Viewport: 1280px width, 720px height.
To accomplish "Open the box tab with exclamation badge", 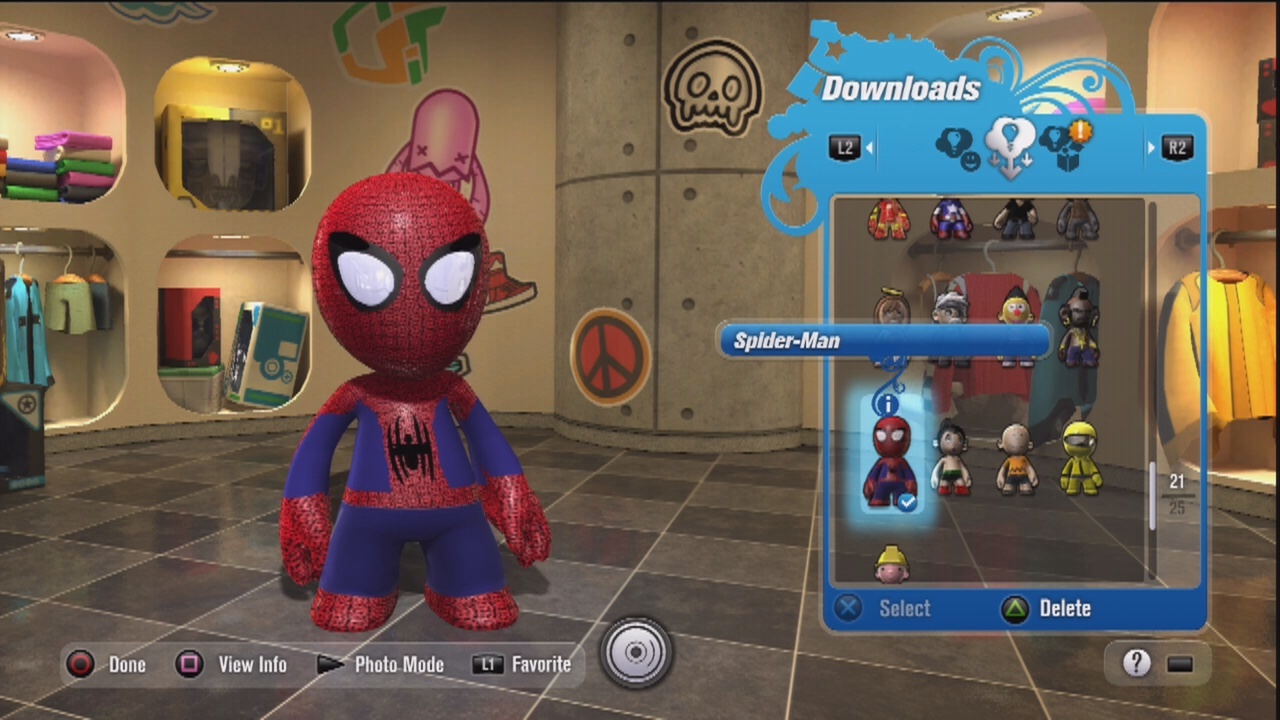I will [x=1064, y=146].
